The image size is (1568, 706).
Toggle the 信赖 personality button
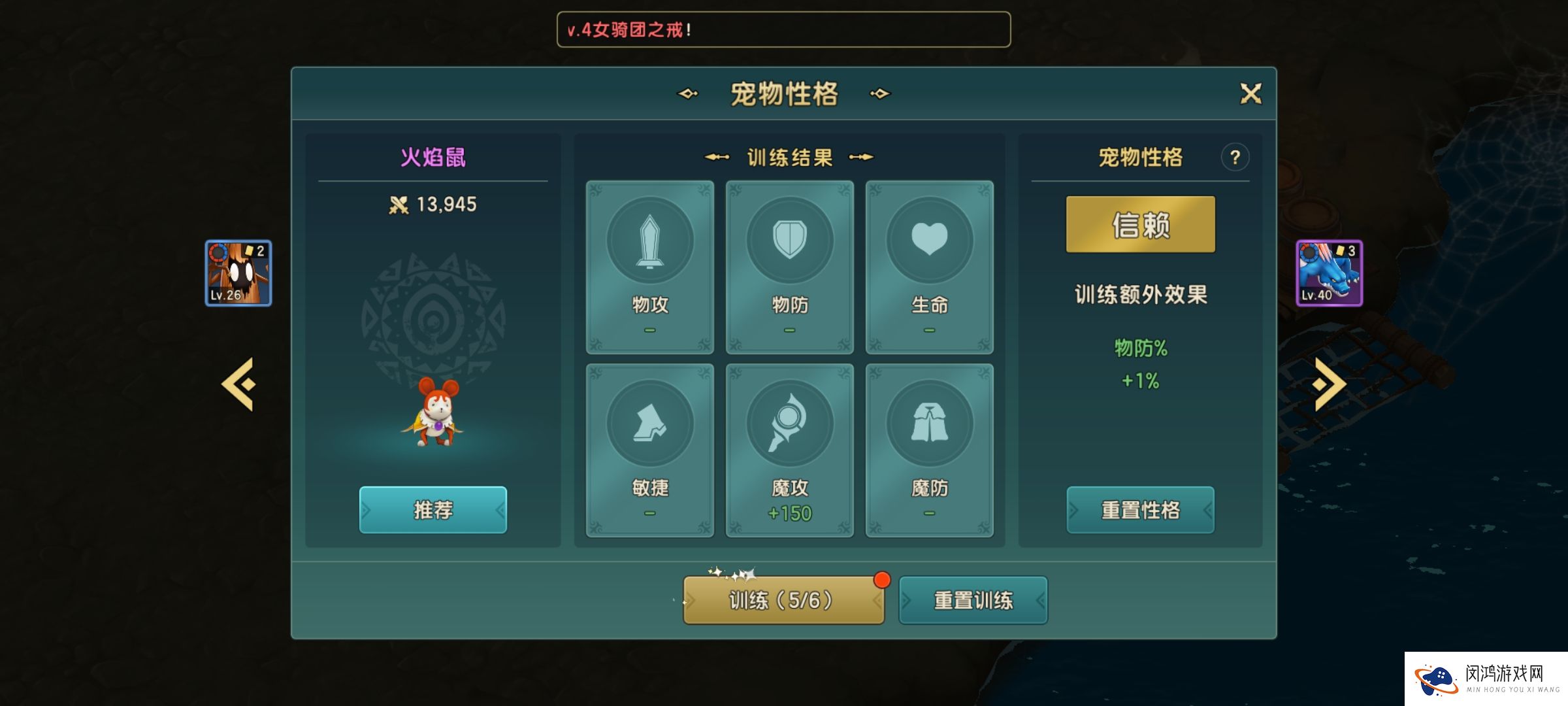1140,224
